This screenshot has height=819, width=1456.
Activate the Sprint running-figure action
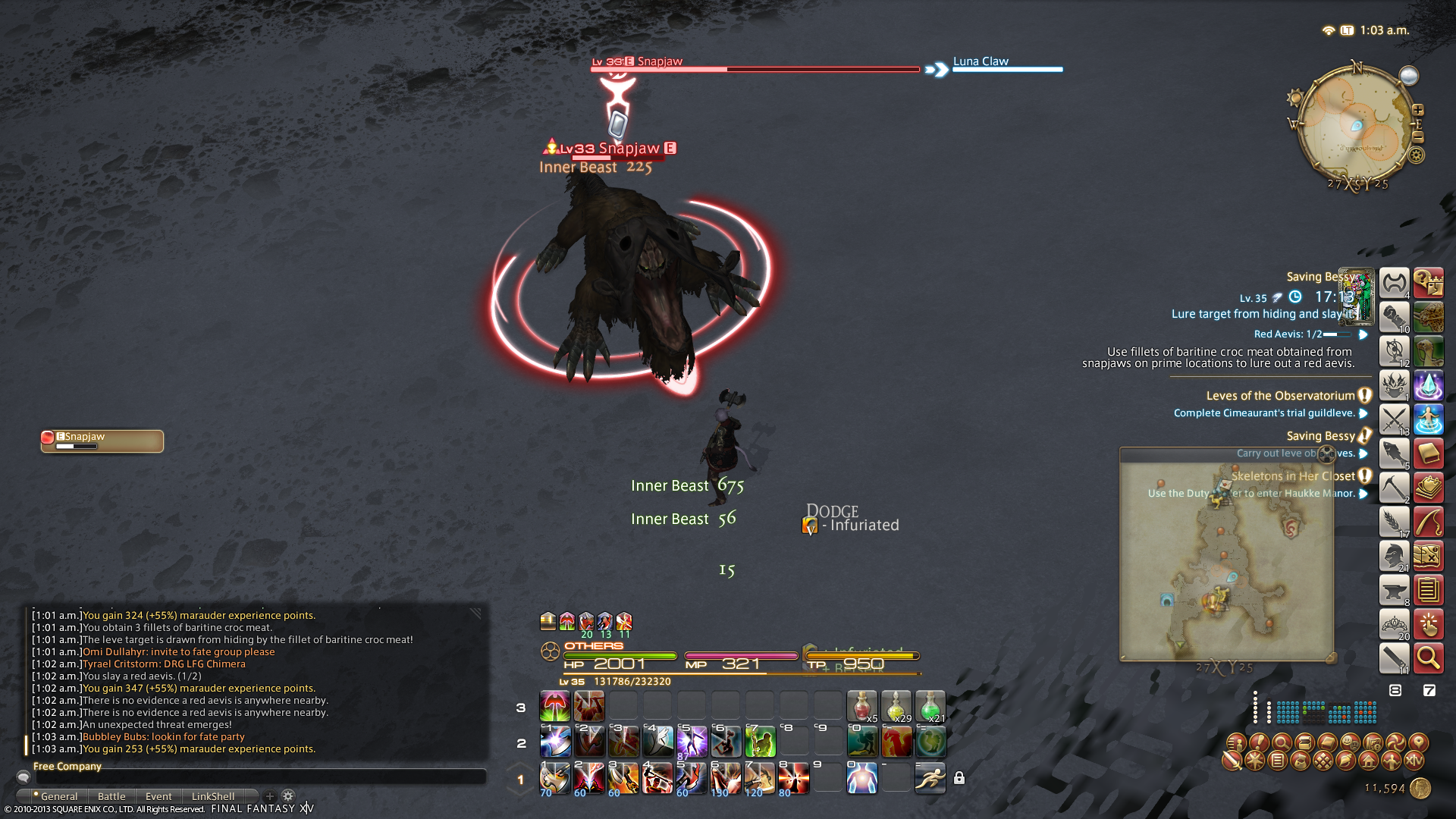click(930, 778)
